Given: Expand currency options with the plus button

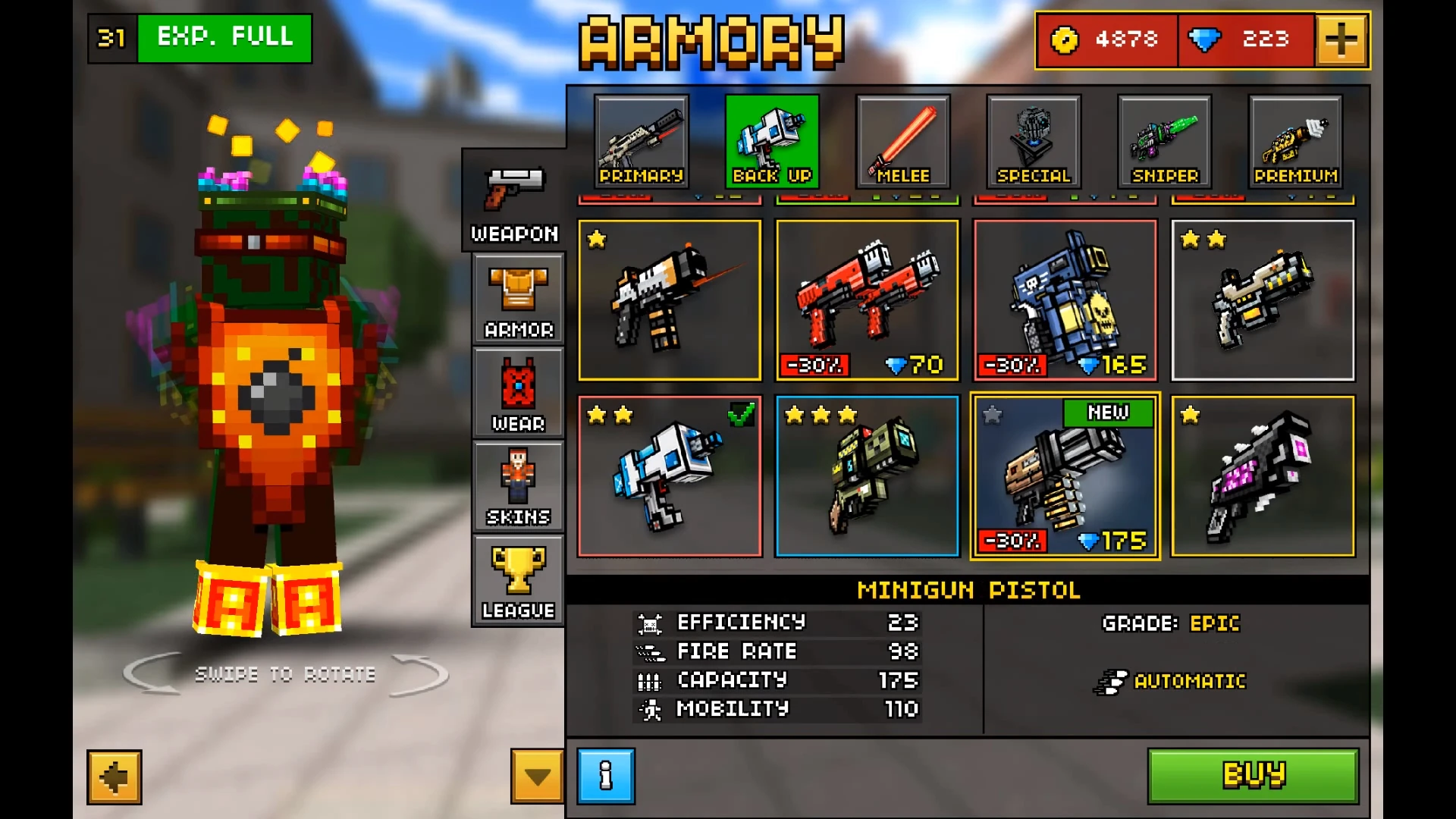Looking at the screenshot, I should click(1341, 39).
